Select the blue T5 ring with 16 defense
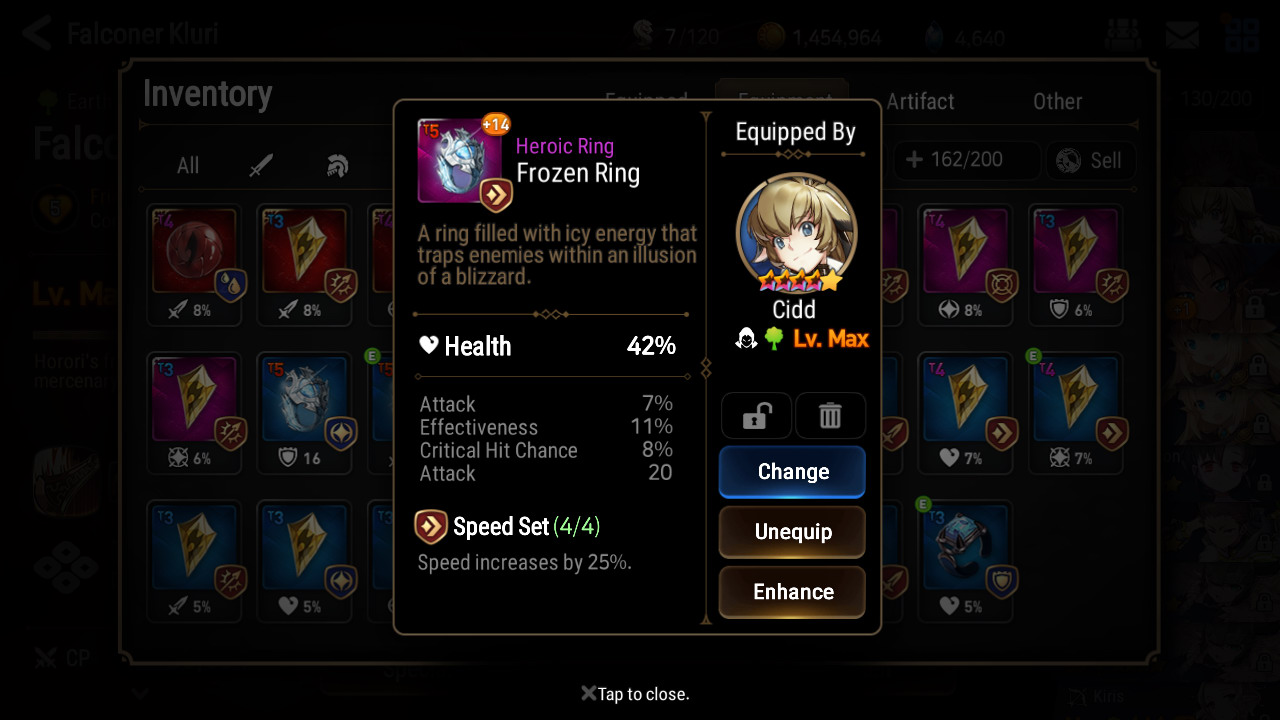This screenshot has width=1280, height=720. coord(303,410)
